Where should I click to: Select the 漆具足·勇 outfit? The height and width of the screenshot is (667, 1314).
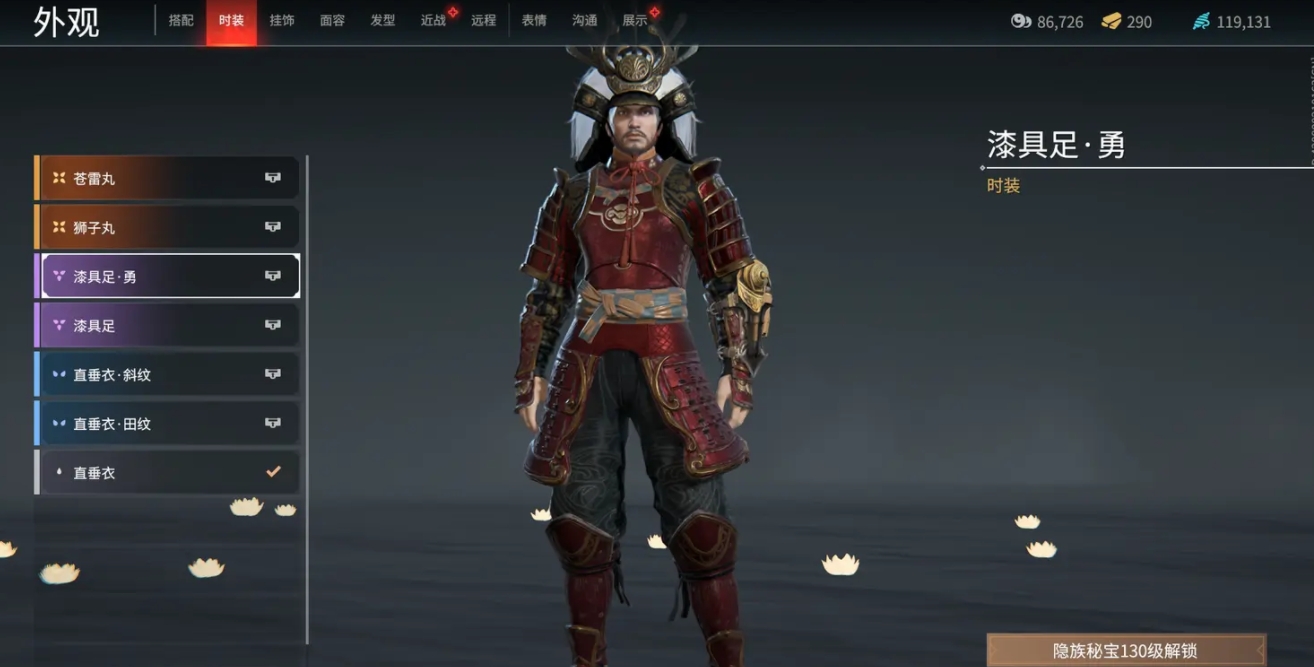(x=168, y=276)
